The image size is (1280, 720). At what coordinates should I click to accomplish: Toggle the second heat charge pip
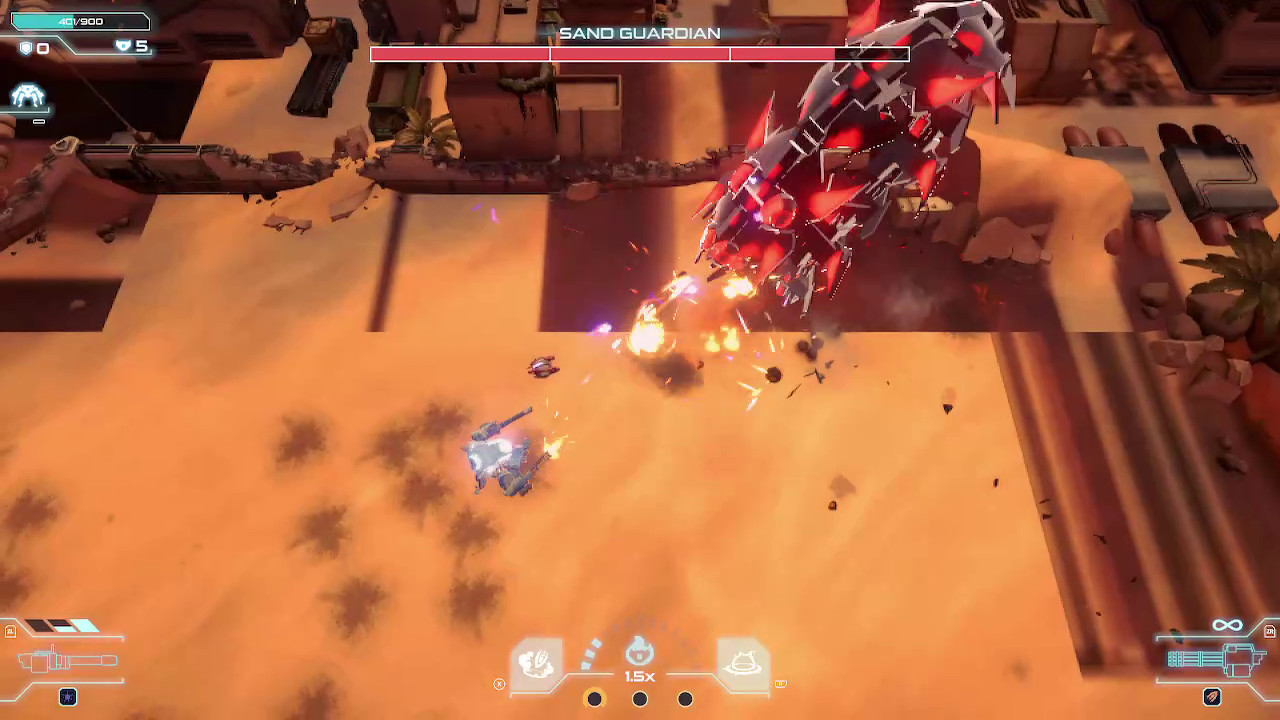click(x=639, y=699)
